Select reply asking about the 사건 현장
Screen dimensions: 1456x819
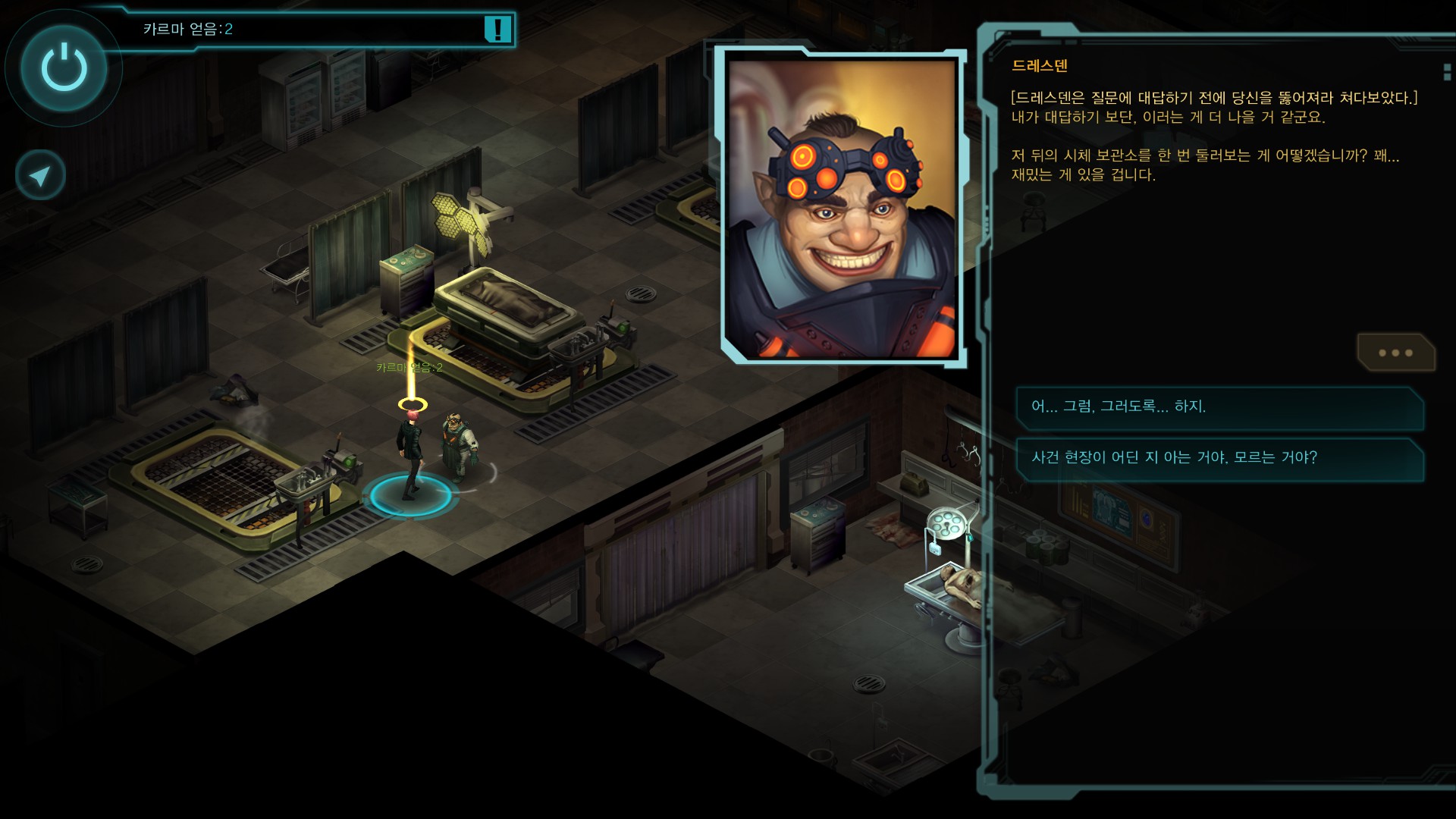pos(1219,458)
